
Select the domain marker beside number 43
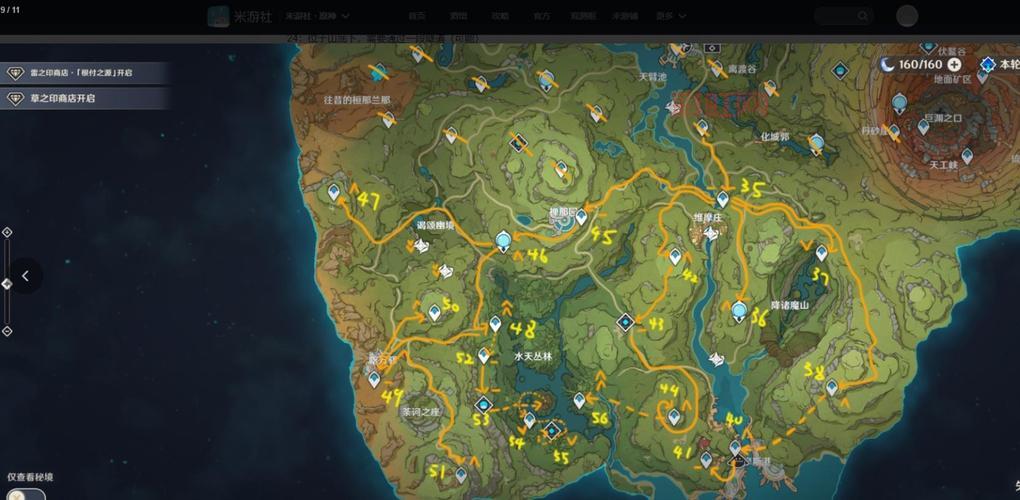(625, 322)
